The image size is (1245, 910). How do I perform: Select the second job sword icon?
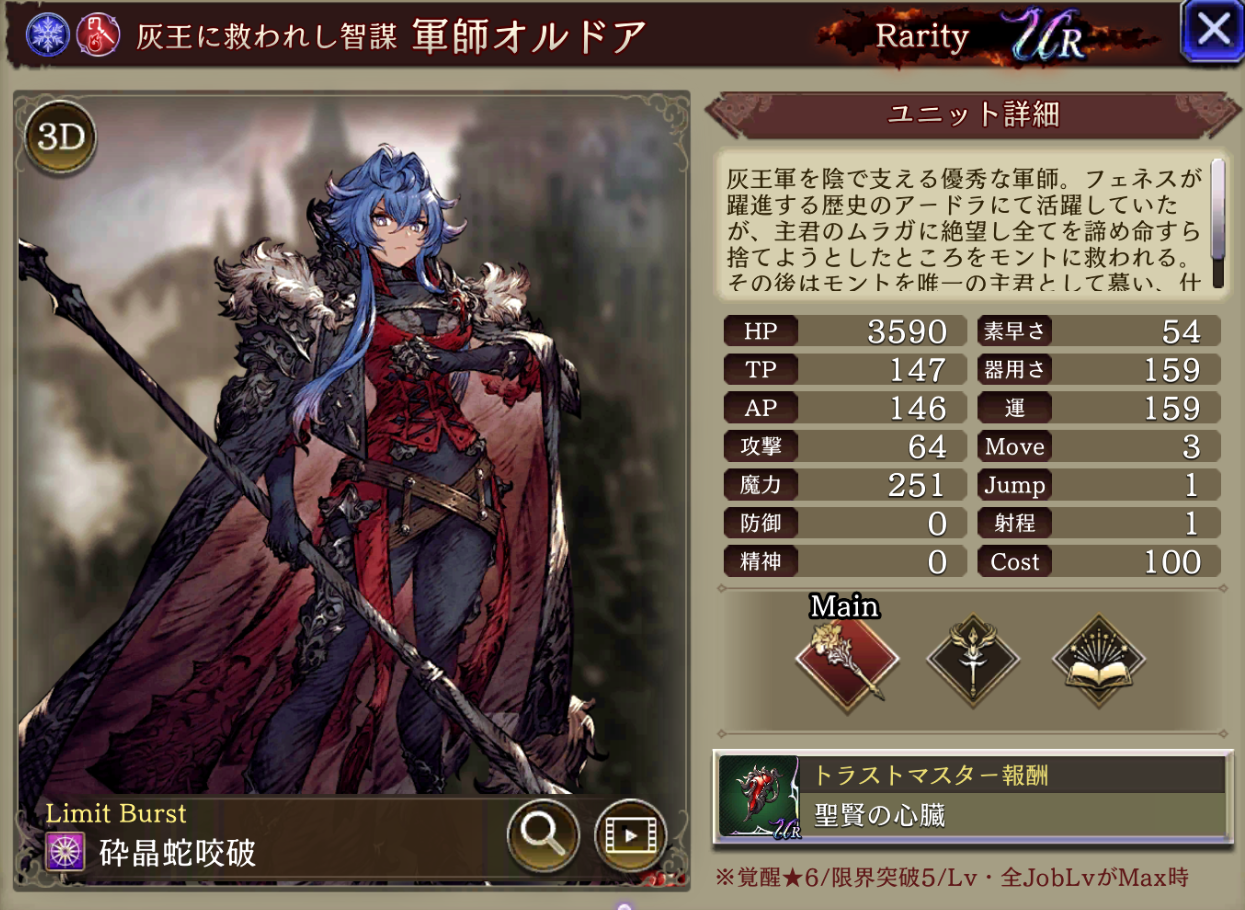coord(972,658)
